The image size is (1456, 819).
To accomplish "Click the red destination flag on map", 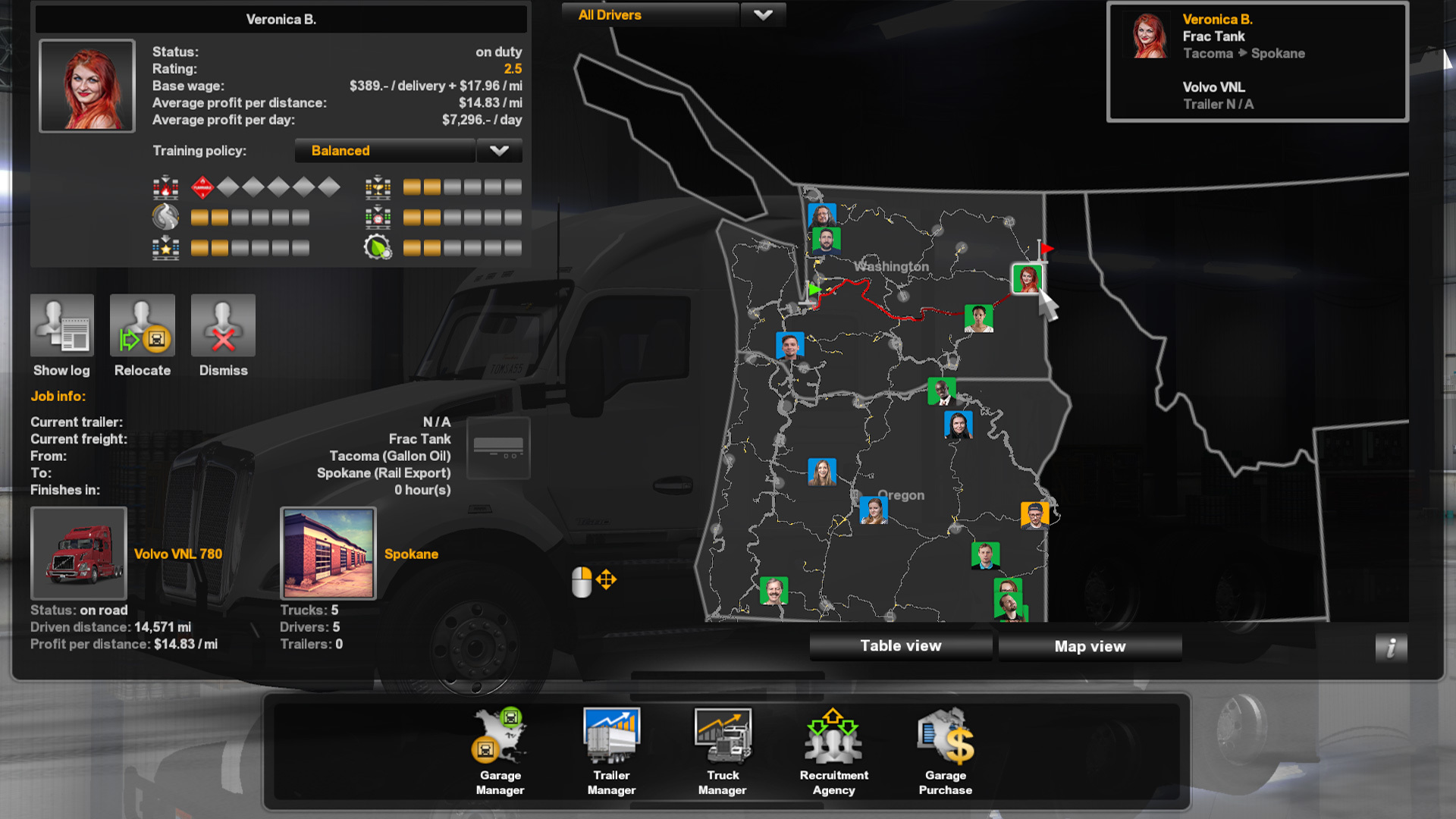I will pyautogui.click(x=1045, y=249).
